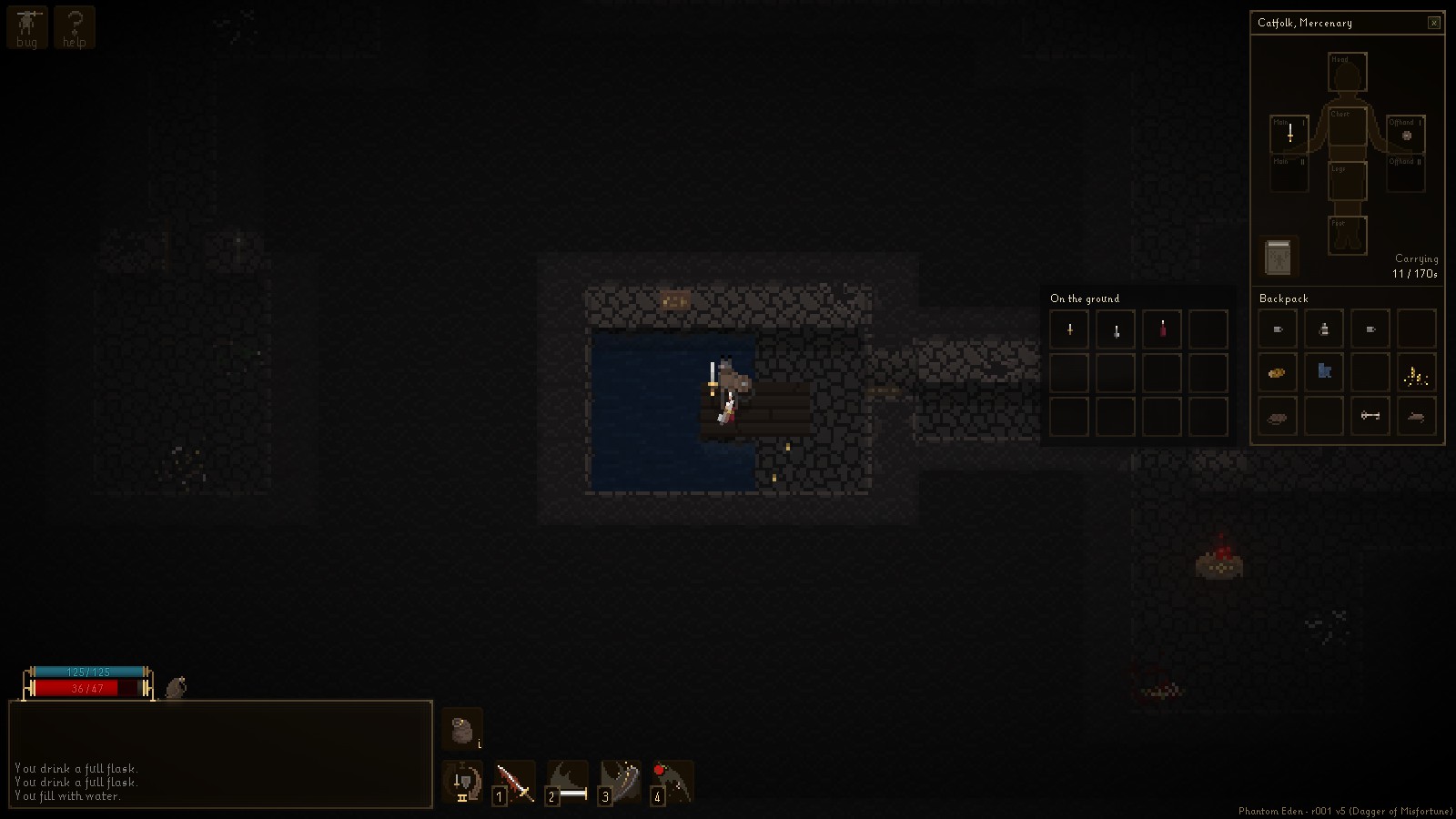Screen dimensions: 1456x819
Task: Toggle the weapon set swap icon
Action: 463,783
